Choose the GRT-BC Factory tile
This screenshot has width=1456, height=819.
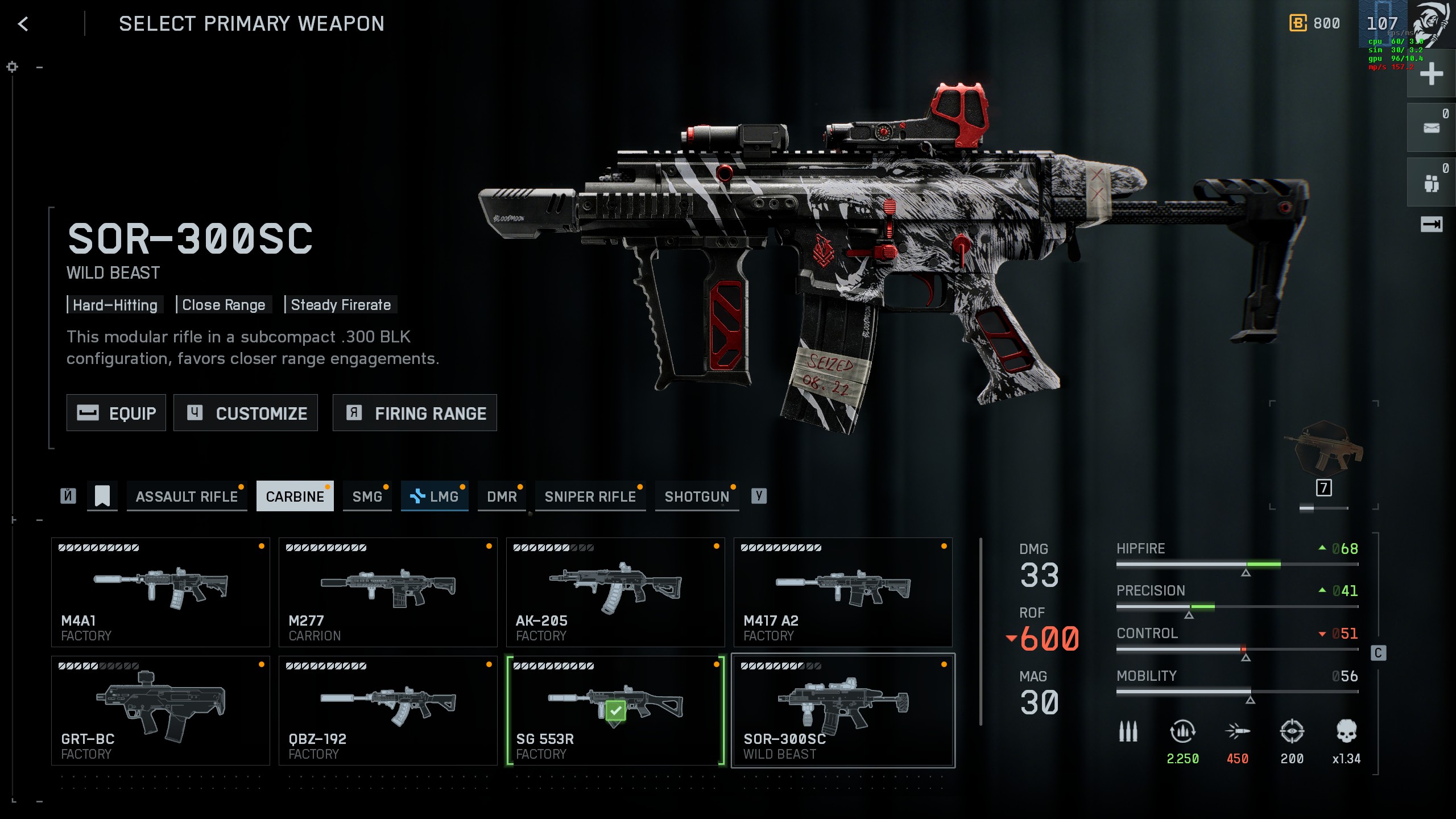point(160,710)
